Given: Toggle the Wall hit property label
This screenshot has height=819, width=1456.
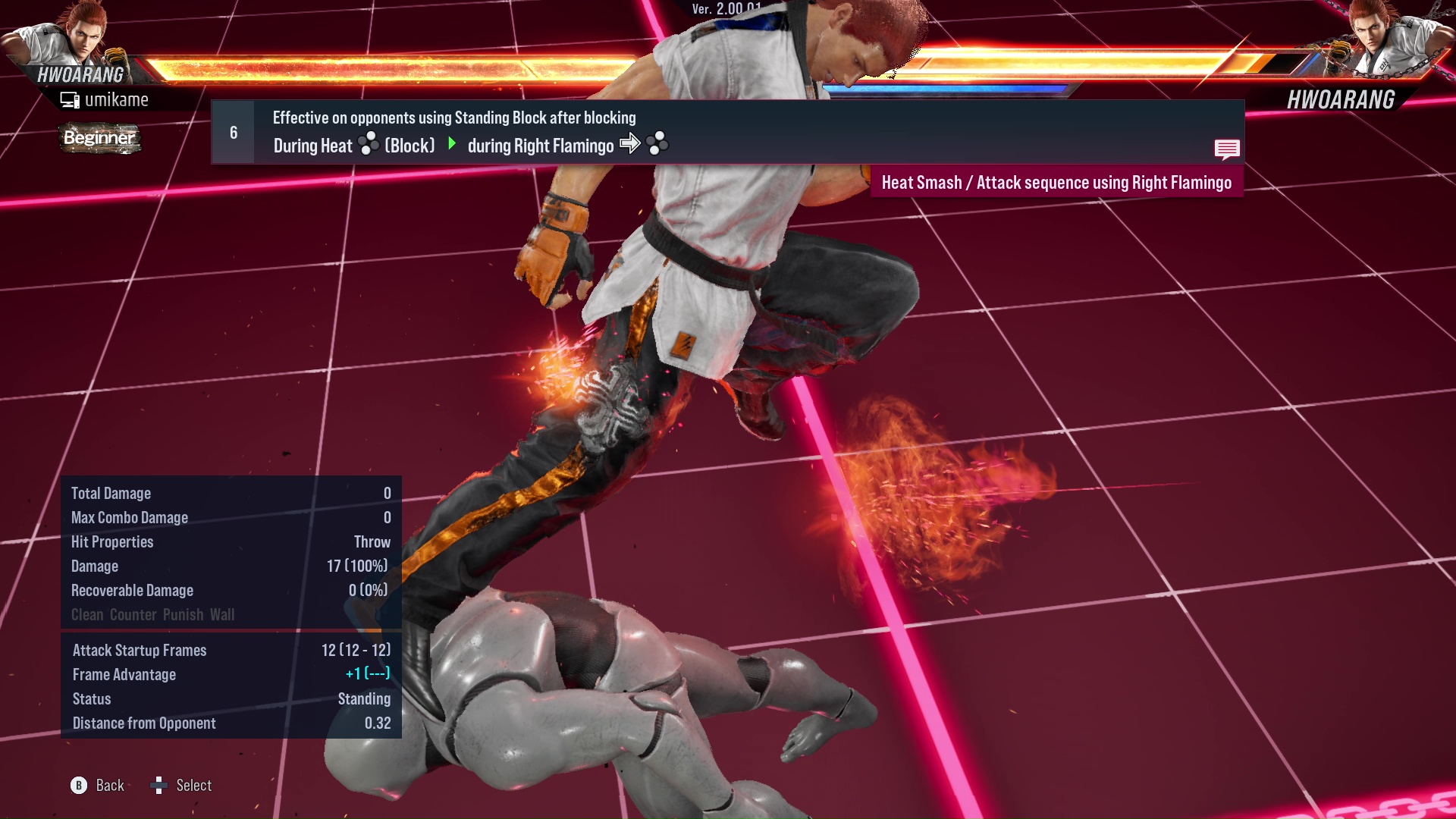Looking at the screenshot, I should (224, 615).
